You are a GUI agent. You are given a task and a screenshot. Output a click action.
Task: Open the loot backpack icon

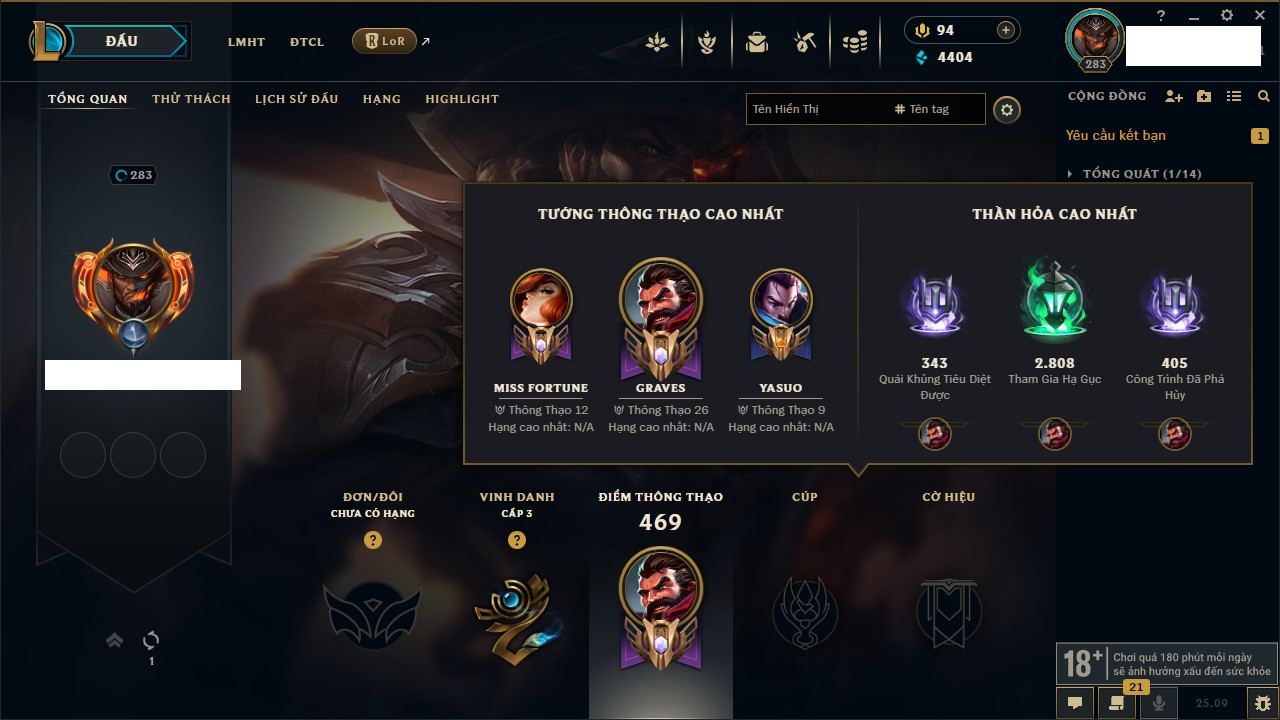[x=756, y=42]
